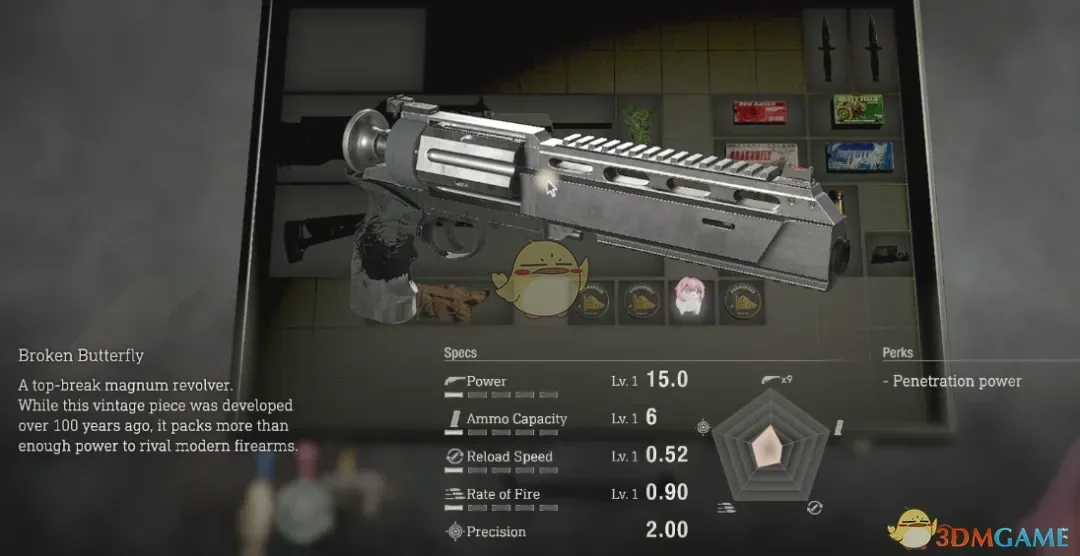The height and width of the screenshot is (556, 1080).
Task: Choose the blue ammo box
Action: coord(859,155)
